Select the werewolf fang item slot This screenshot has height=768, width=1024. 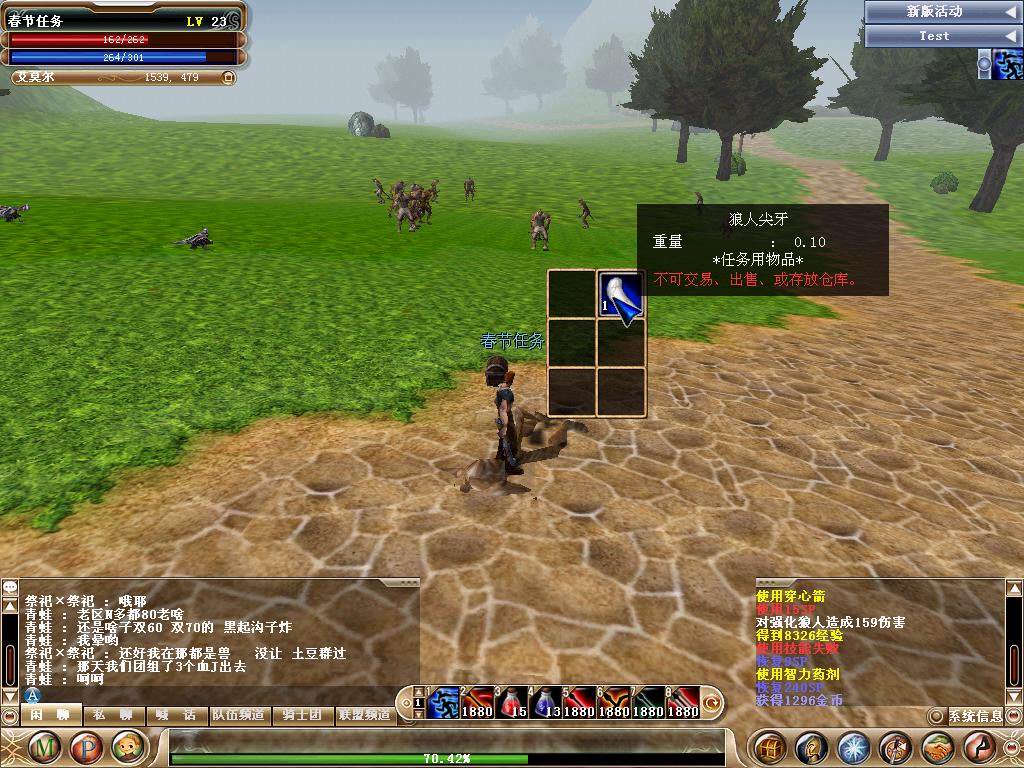(x=621, y=294)
